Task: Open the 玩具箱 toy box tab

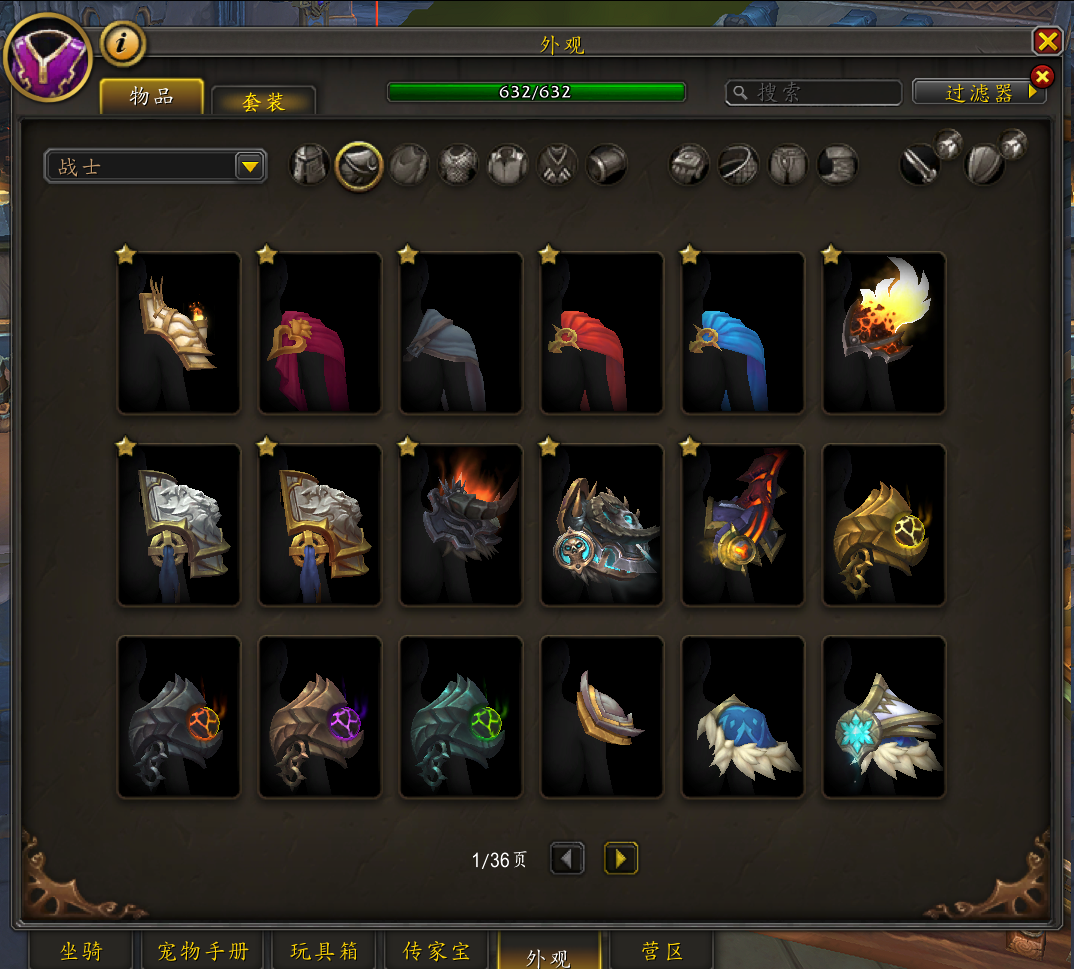Action: tap(324, 951)
